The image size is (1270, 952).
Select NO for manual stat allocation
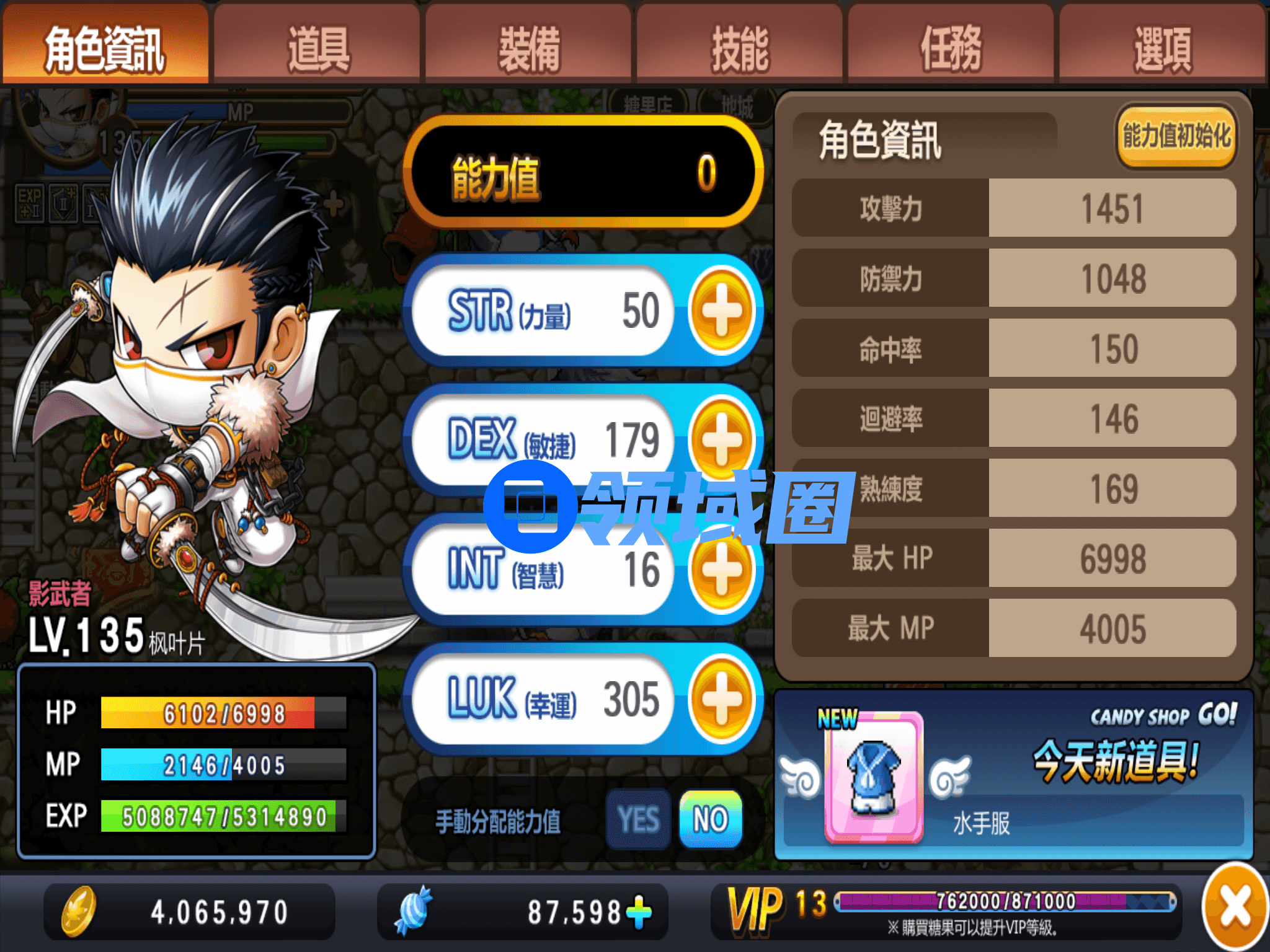pos(711,819)
